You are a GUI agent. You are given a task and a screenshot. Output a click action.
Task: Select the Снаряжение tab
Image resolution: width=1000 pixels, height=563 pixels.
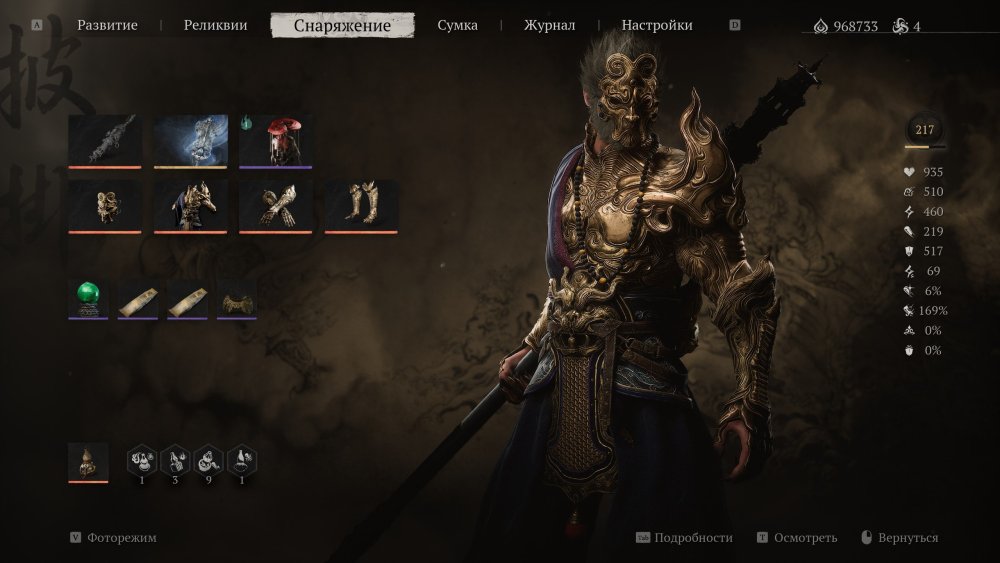click(x=342, y=25)
